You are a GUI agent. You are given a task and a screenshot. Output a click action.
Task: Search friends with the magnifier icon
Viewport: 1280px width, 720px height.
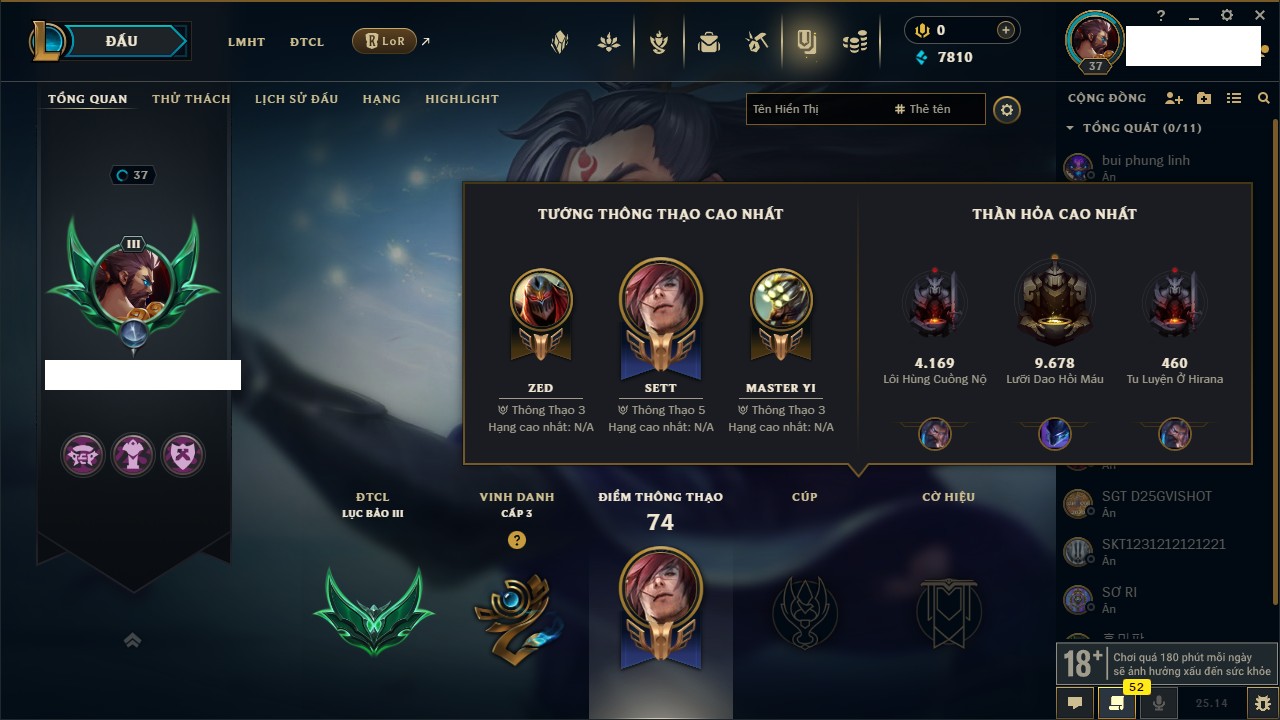pos(1264,98)
